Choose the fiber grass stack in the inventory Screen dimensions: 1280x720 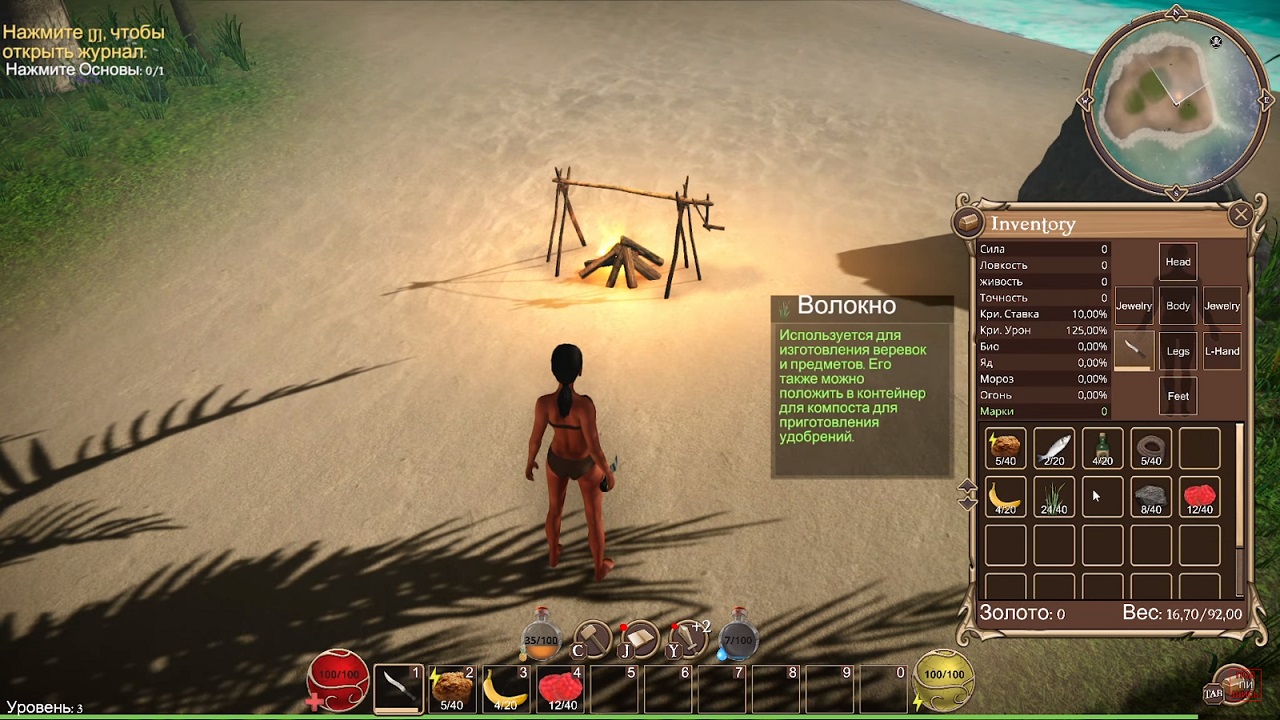click(1054, 497)
